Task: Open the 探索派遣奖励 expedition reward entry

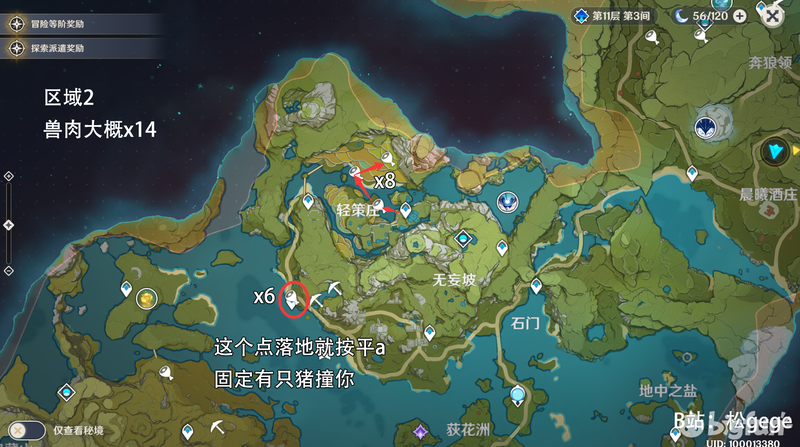Action: (x=62, y=48)
